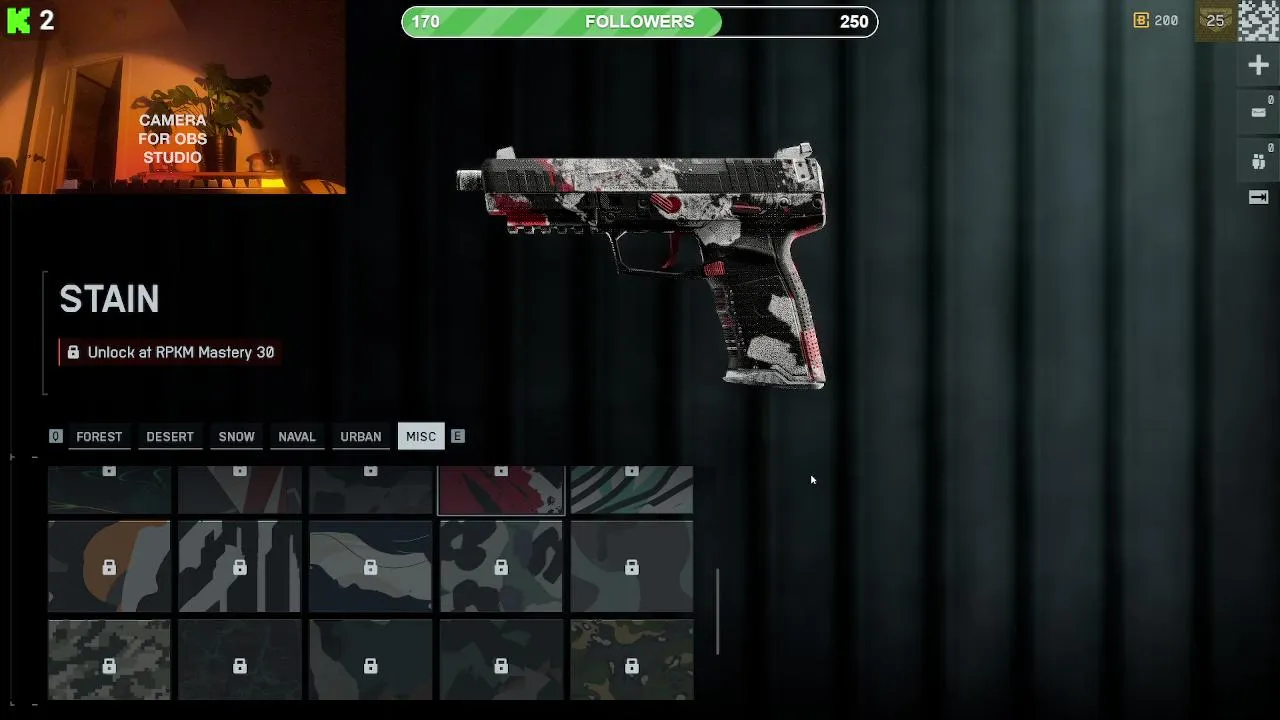Select the grey leopard-spot camo tile
Image resolution: width=1280 pixels, height=720 pixels.
click(x=501, y=566)
